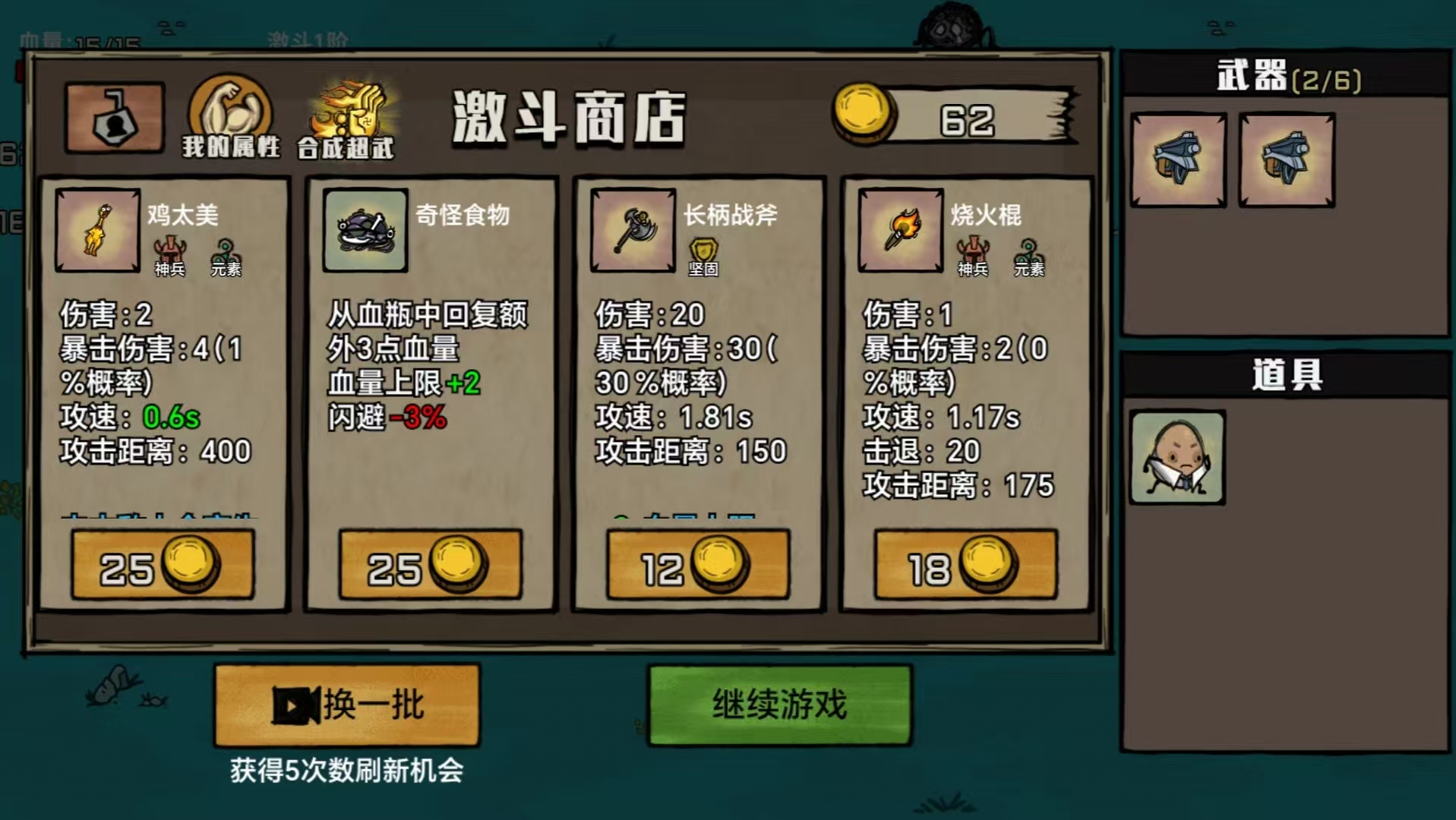Viewport: 1456px width, 820px height.
Task: Click 换一批 to refresh shop items
Action: tap(347, 705)
